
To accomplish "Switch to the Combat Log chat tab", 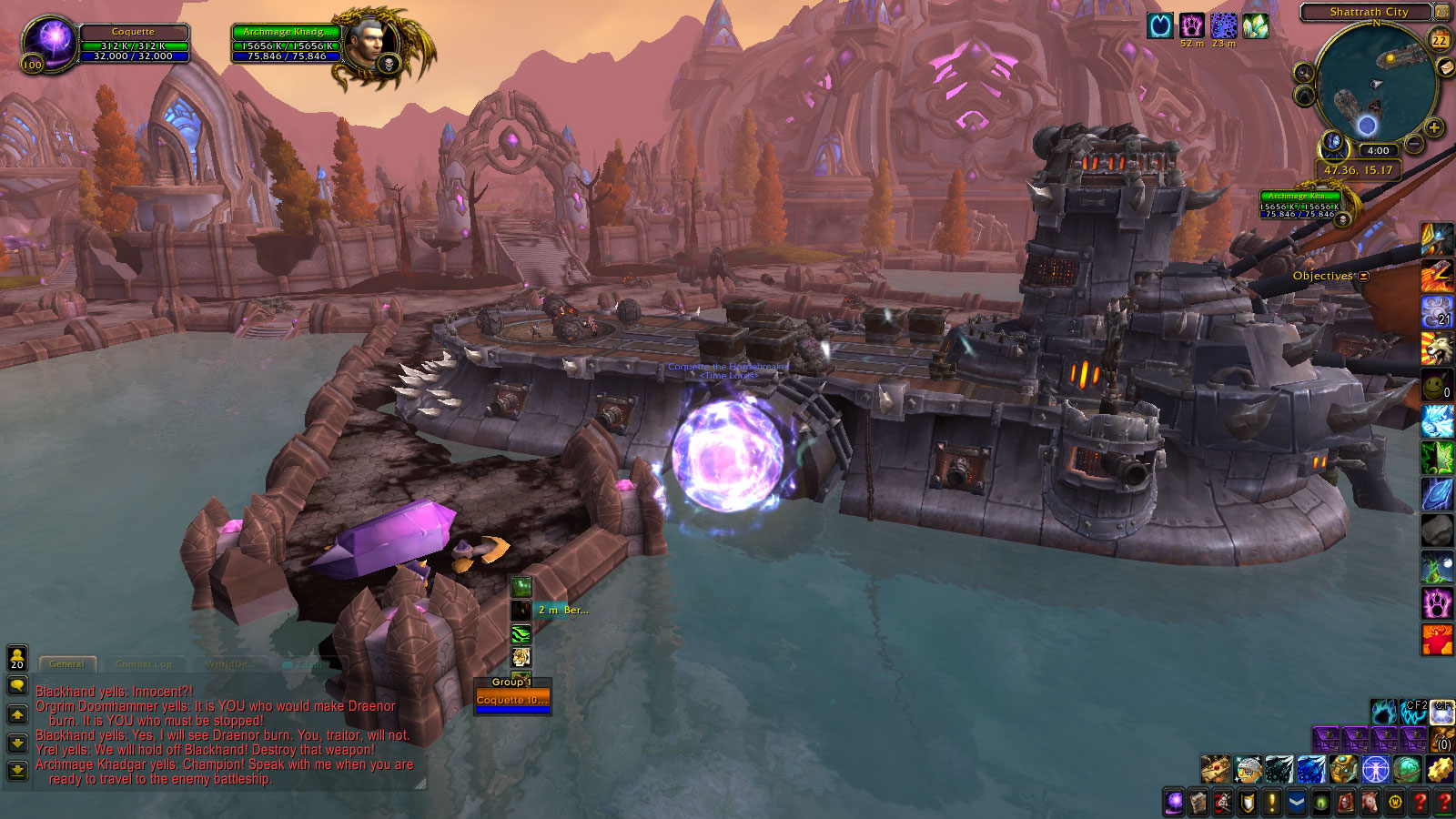I will (143, 664).
